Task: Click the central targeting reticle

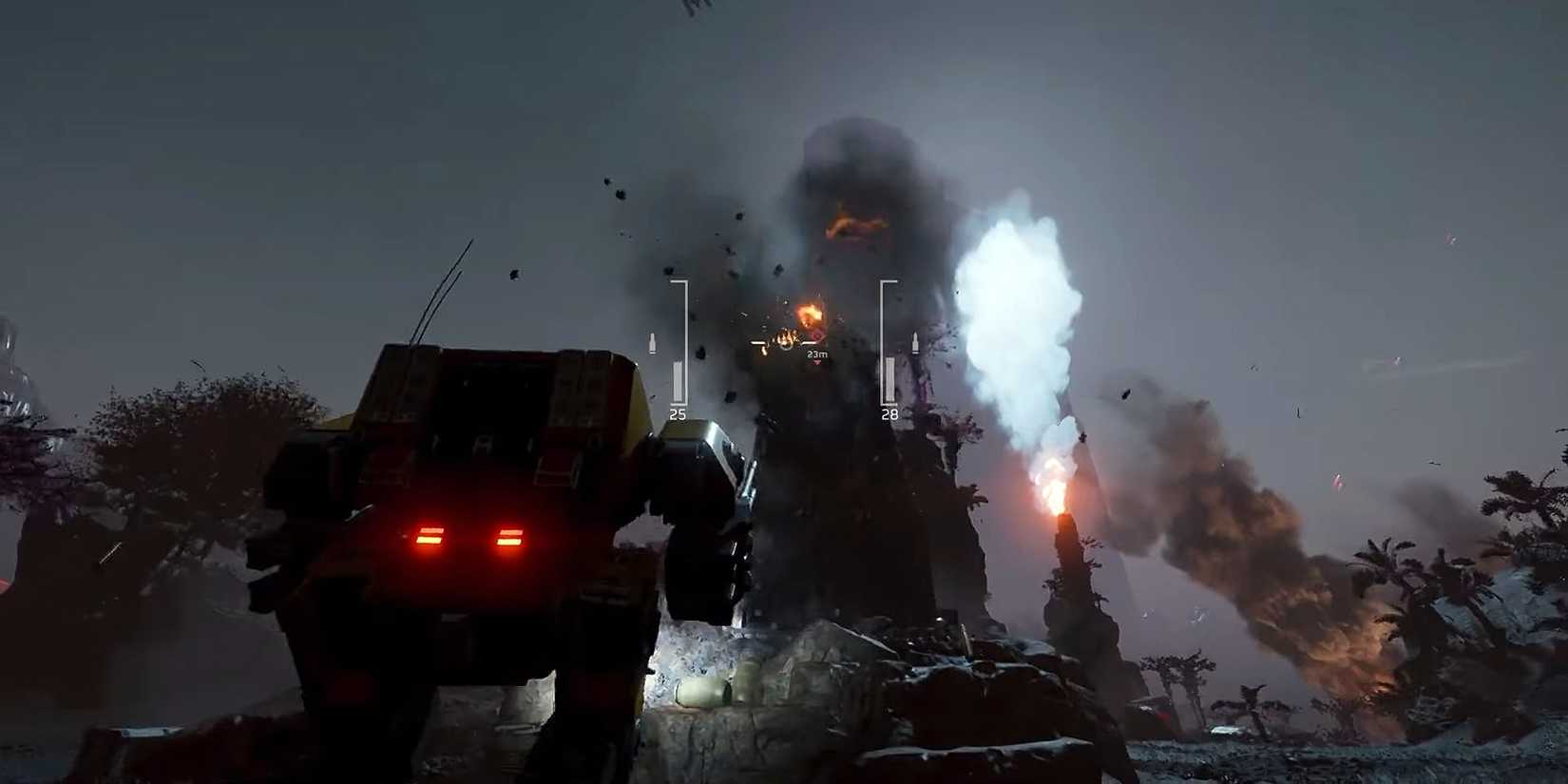Action: (785, 345)
